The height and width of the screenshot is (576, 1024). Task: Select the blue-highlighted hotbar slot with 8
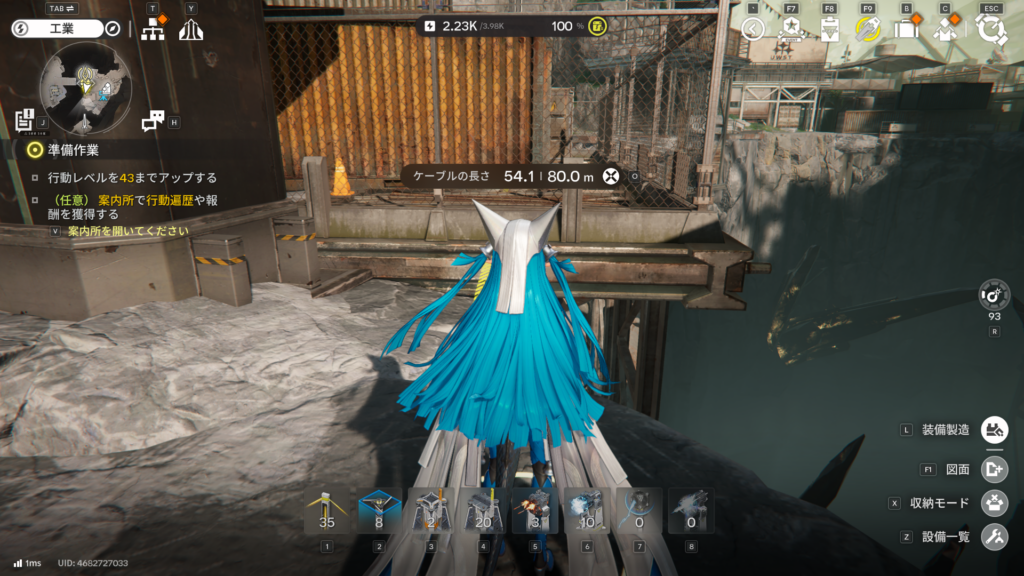379,510
